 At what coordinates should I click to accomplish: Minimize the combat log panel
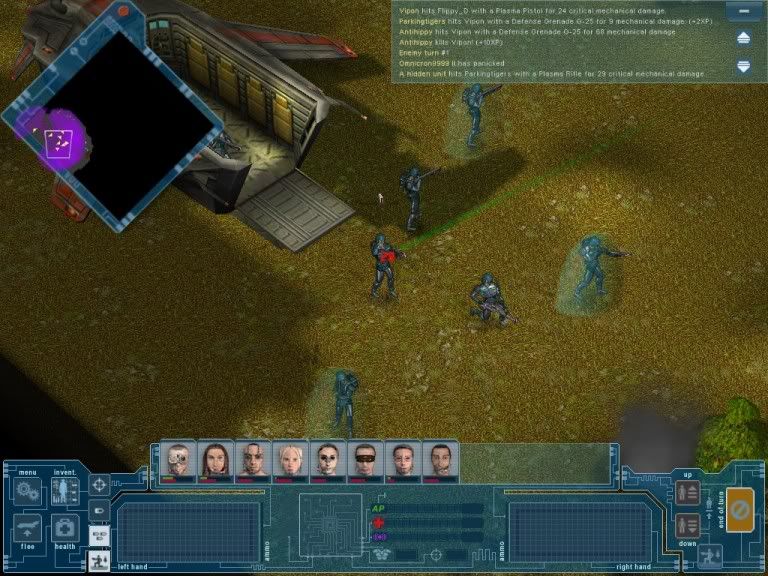(742, 13)
